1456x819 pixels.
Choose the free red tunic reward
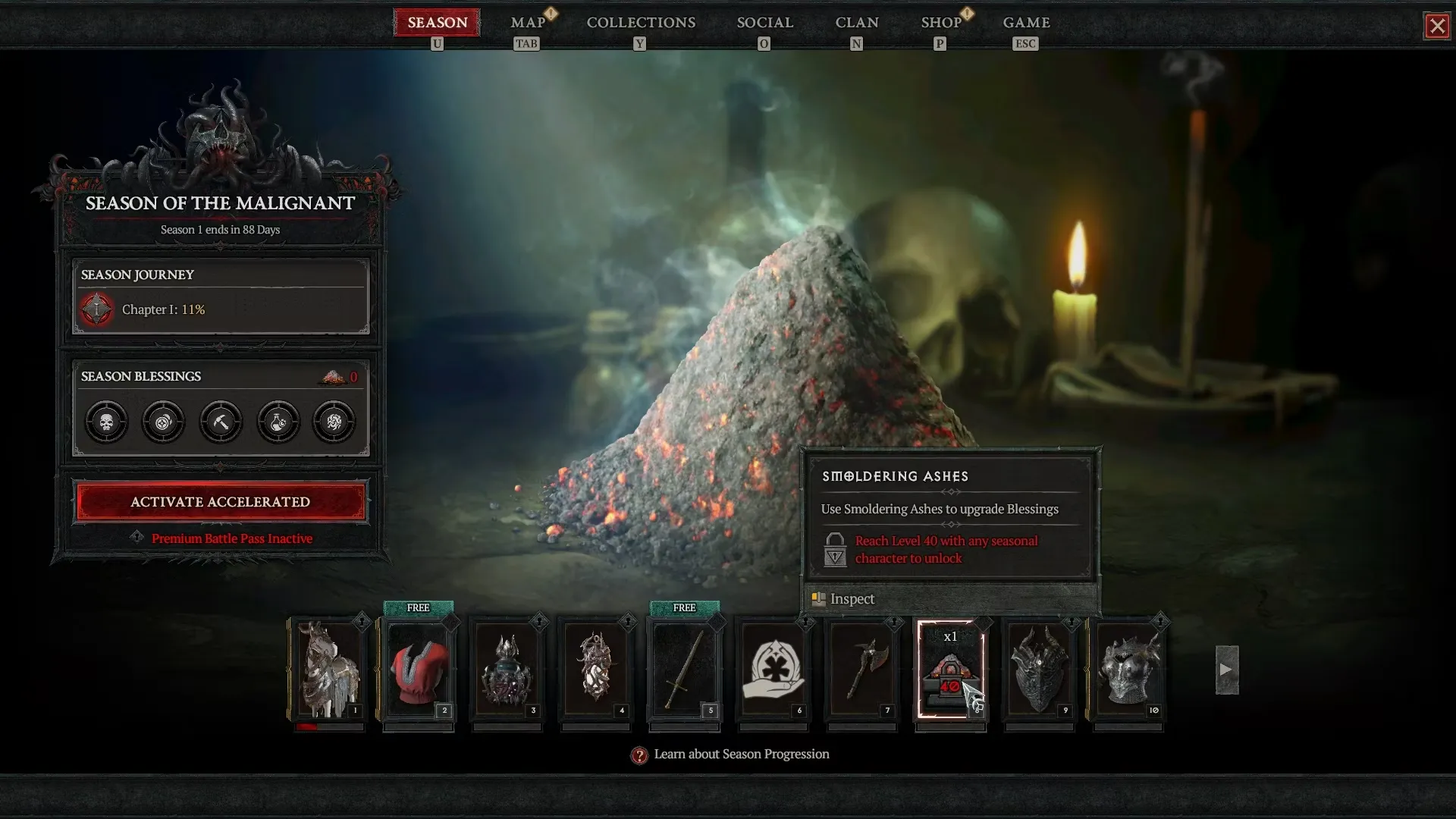pos(418,669)
